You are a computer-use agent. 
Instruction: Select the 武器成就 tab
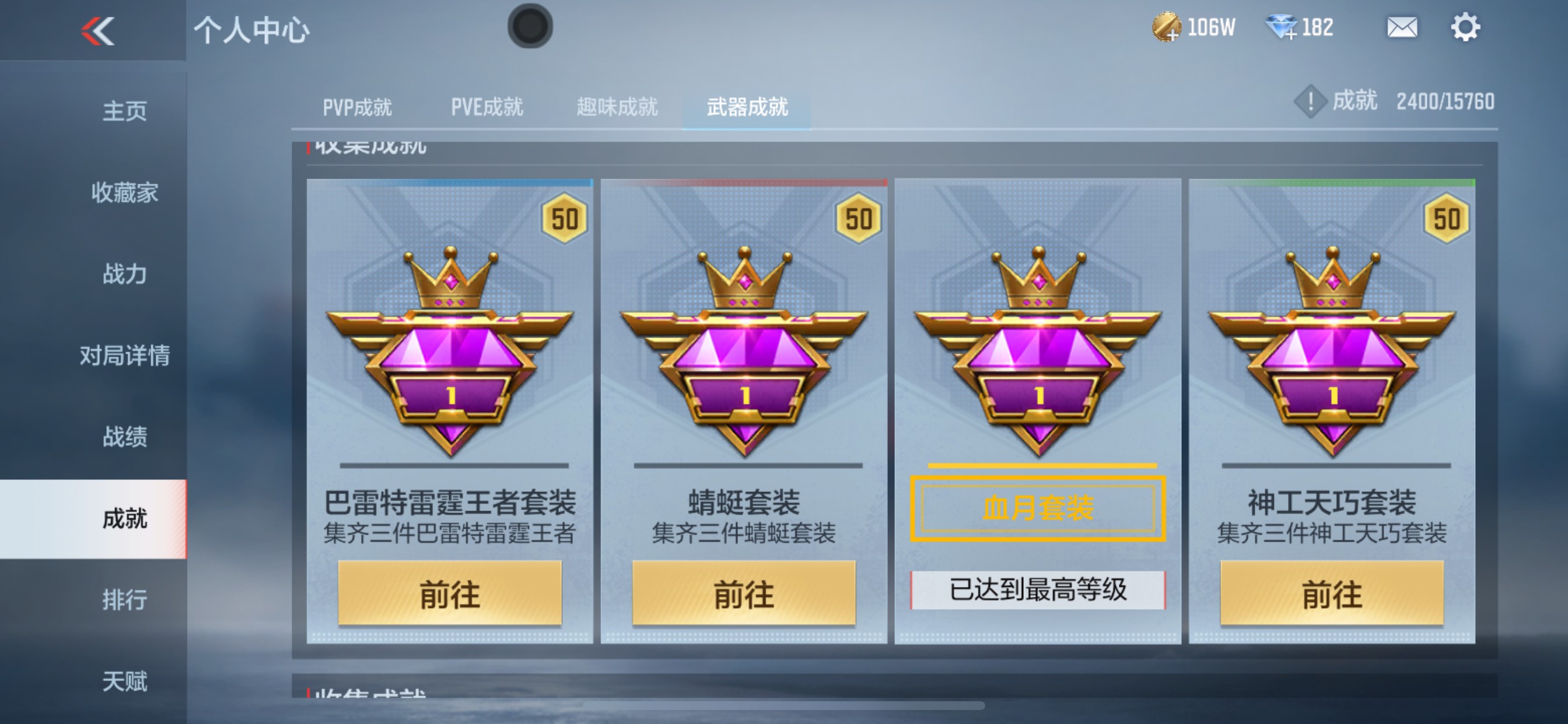(x=747, y=107)
